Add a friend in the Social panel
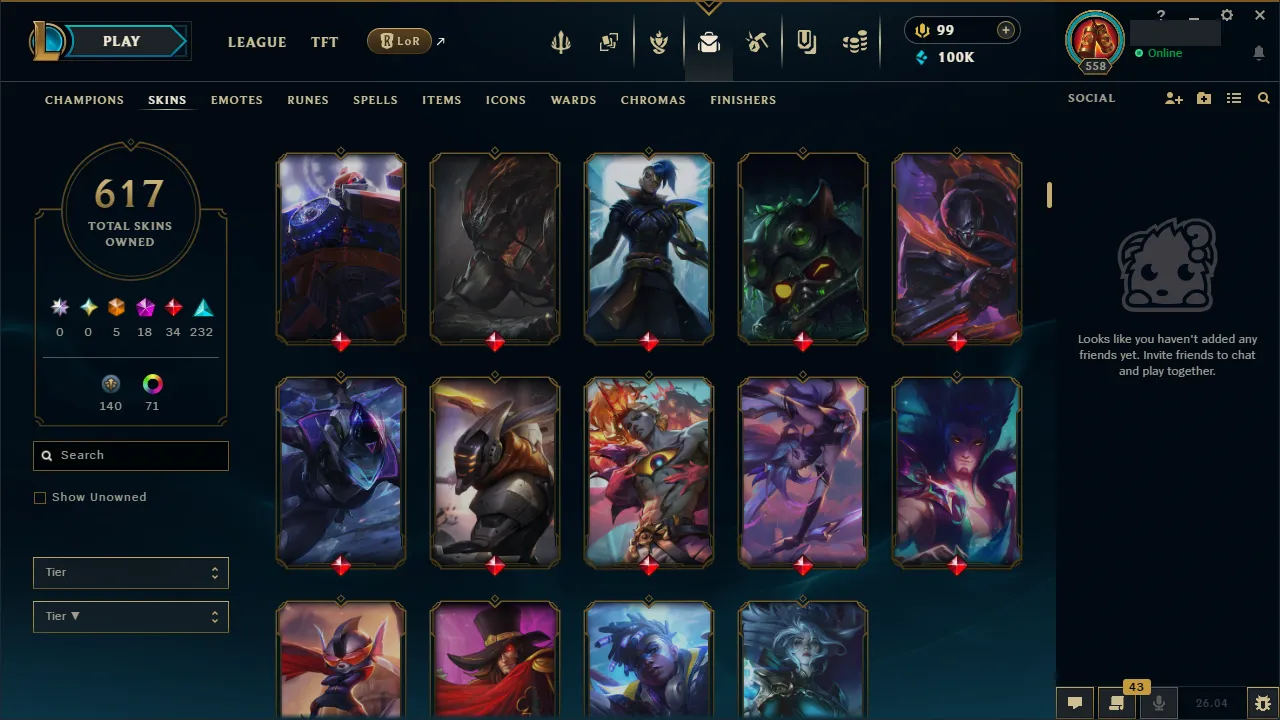 point(1173,98)
